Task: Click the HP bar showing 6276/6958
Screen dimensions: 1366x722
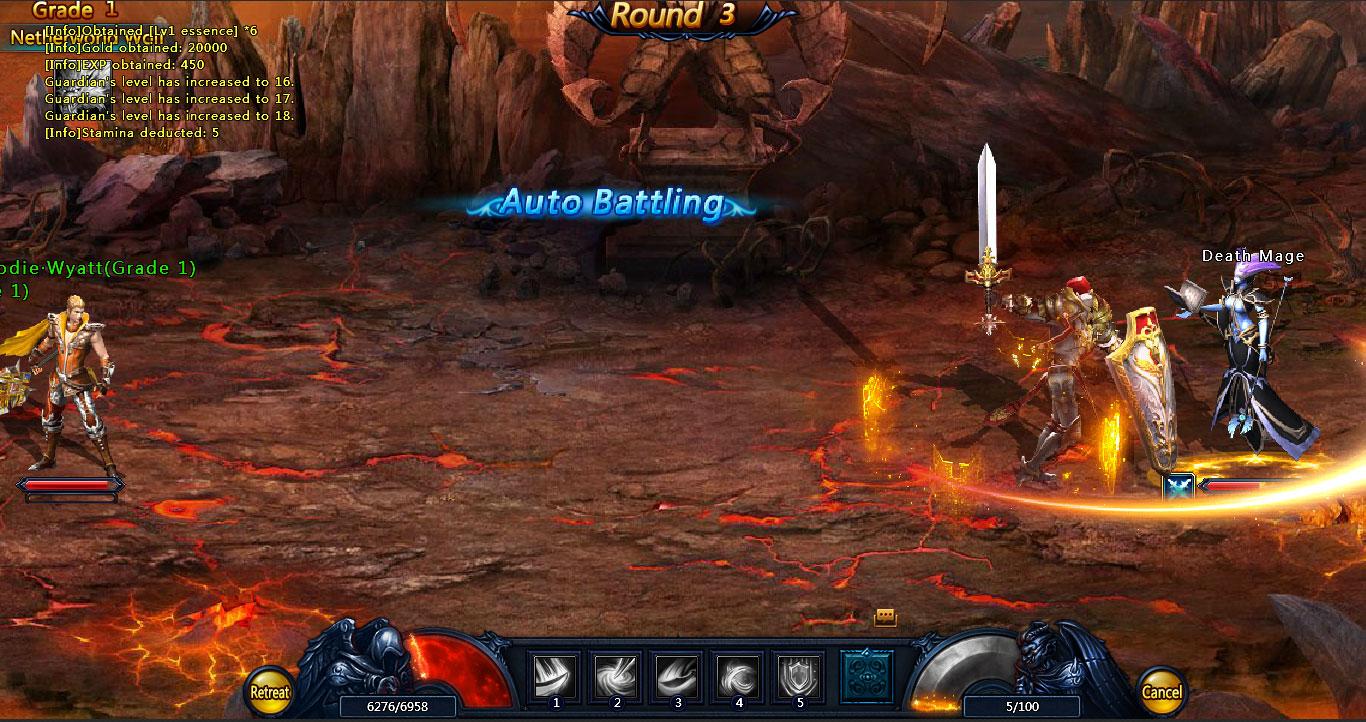Action: tap(400, 707)
